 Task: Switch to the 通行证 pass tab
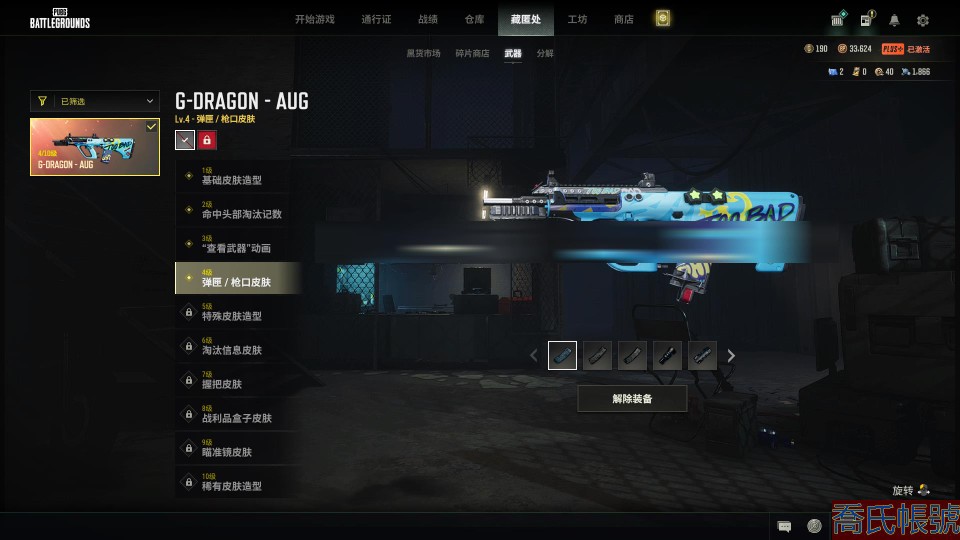376,19
